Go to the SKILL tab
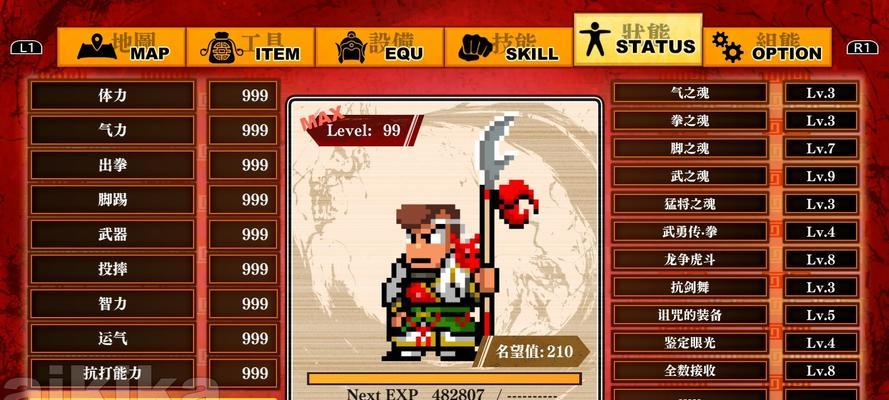The width and height of the screenshot is (889, 400). click(509, 47)
